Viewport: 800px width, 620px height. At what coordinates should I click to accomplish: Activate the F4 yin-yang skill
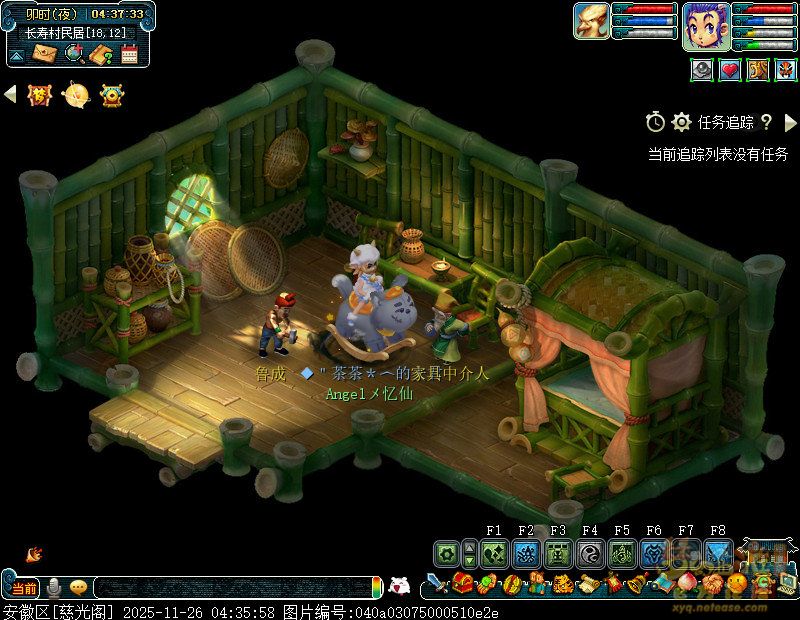[590, 553]
